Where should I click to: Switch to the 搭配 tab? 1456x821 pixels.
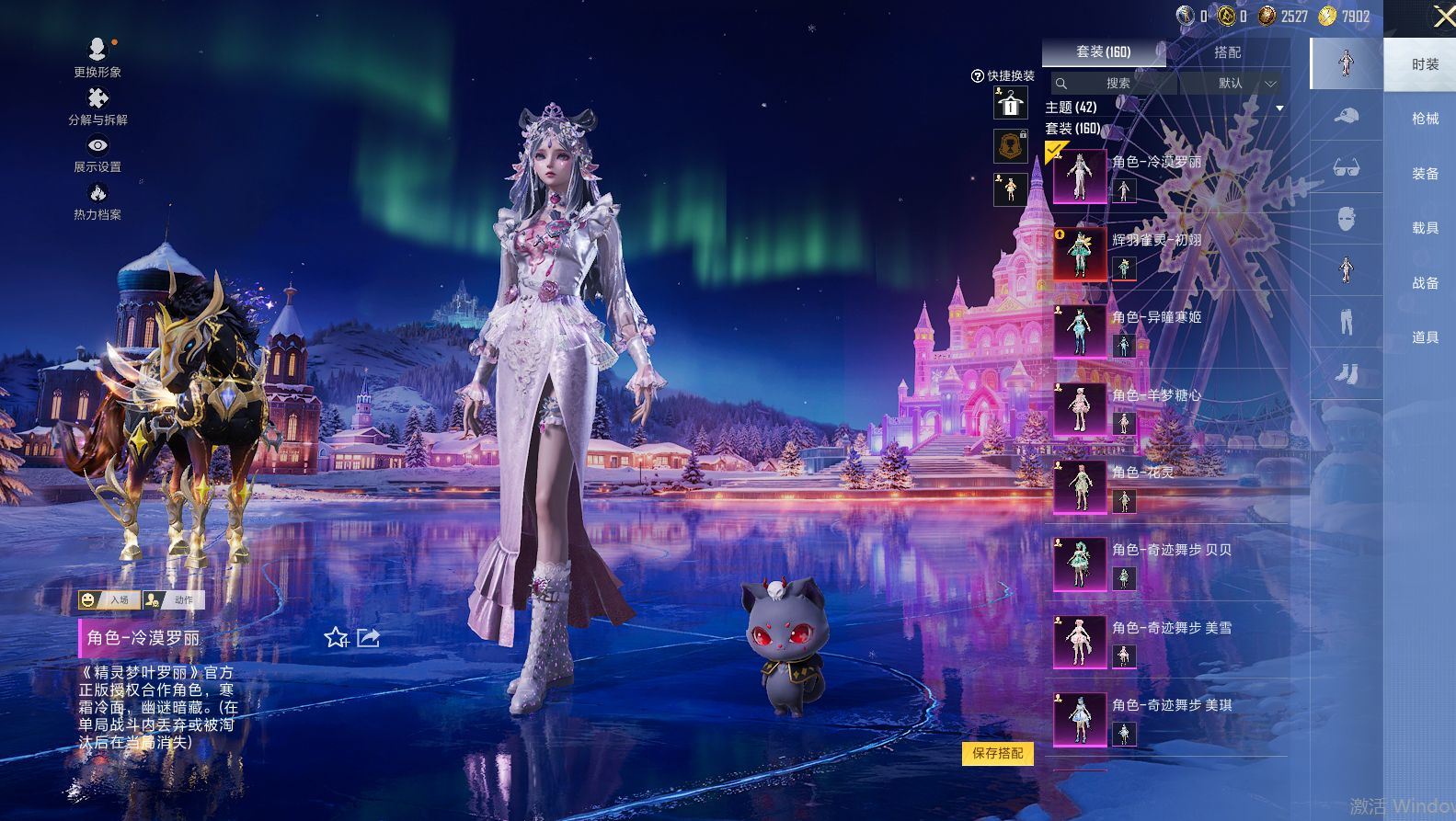(x=1227, y=52)
